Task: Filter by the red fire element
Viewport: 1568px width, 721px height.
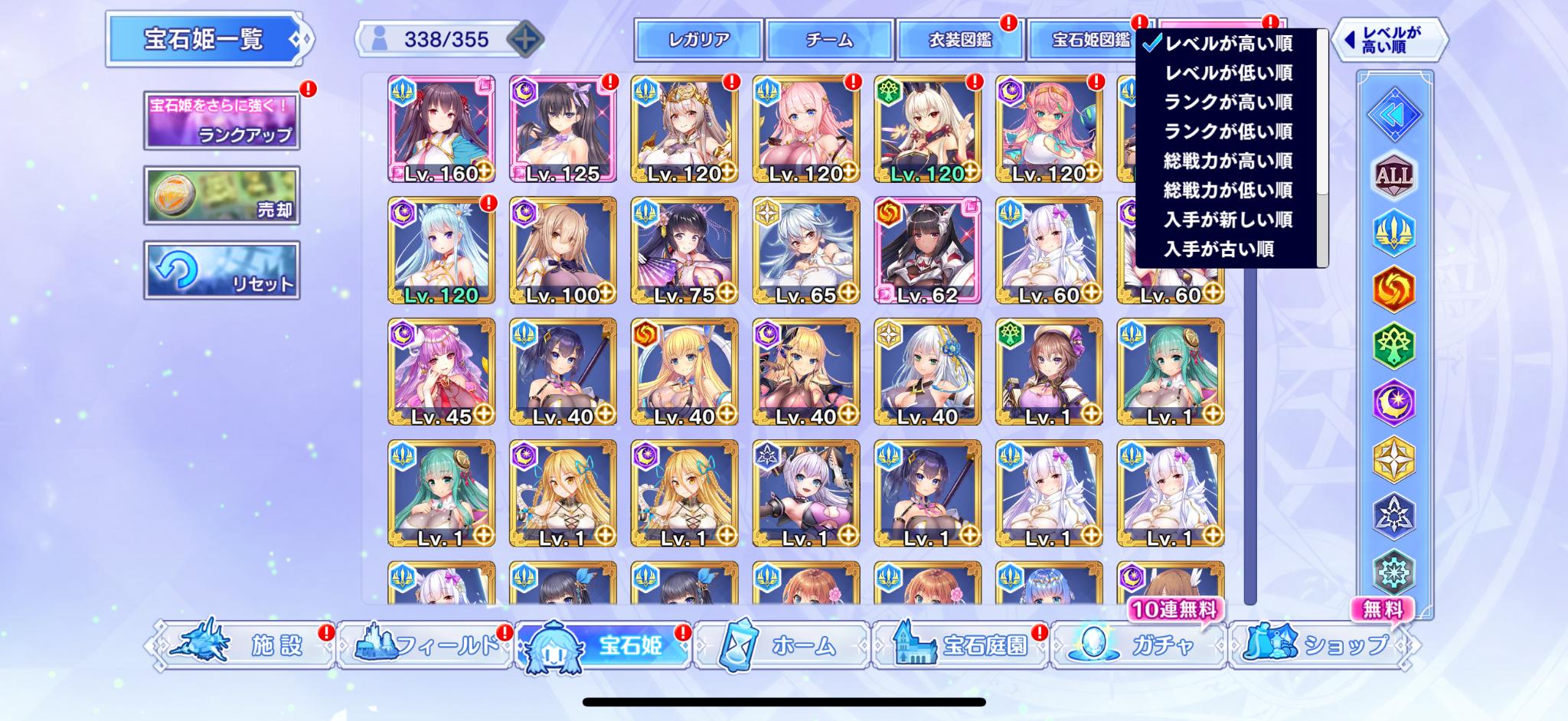Action: pos(1394,289)
